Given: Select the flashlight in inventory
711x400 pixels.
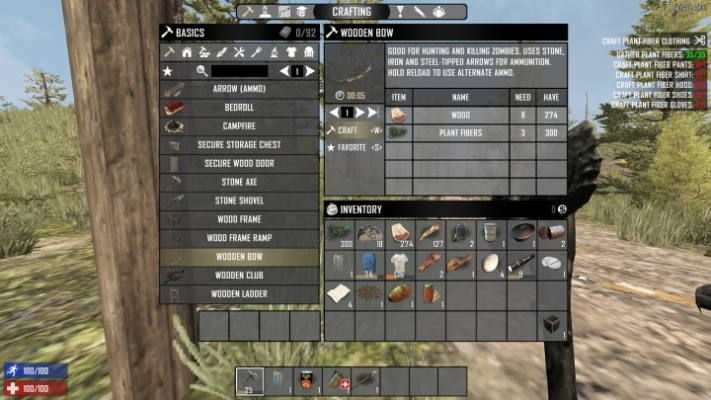Looking at the screenshot, I should click(521, 264).
